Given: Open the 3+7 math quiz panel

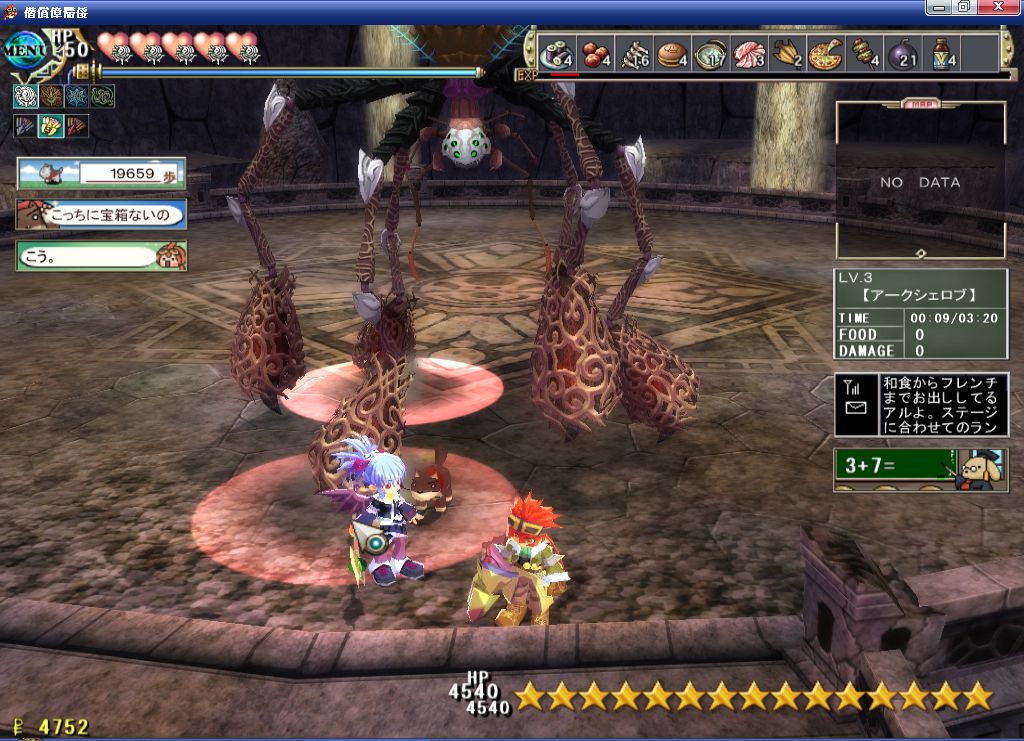Looking at the screenshot, I should pos(921,467).
